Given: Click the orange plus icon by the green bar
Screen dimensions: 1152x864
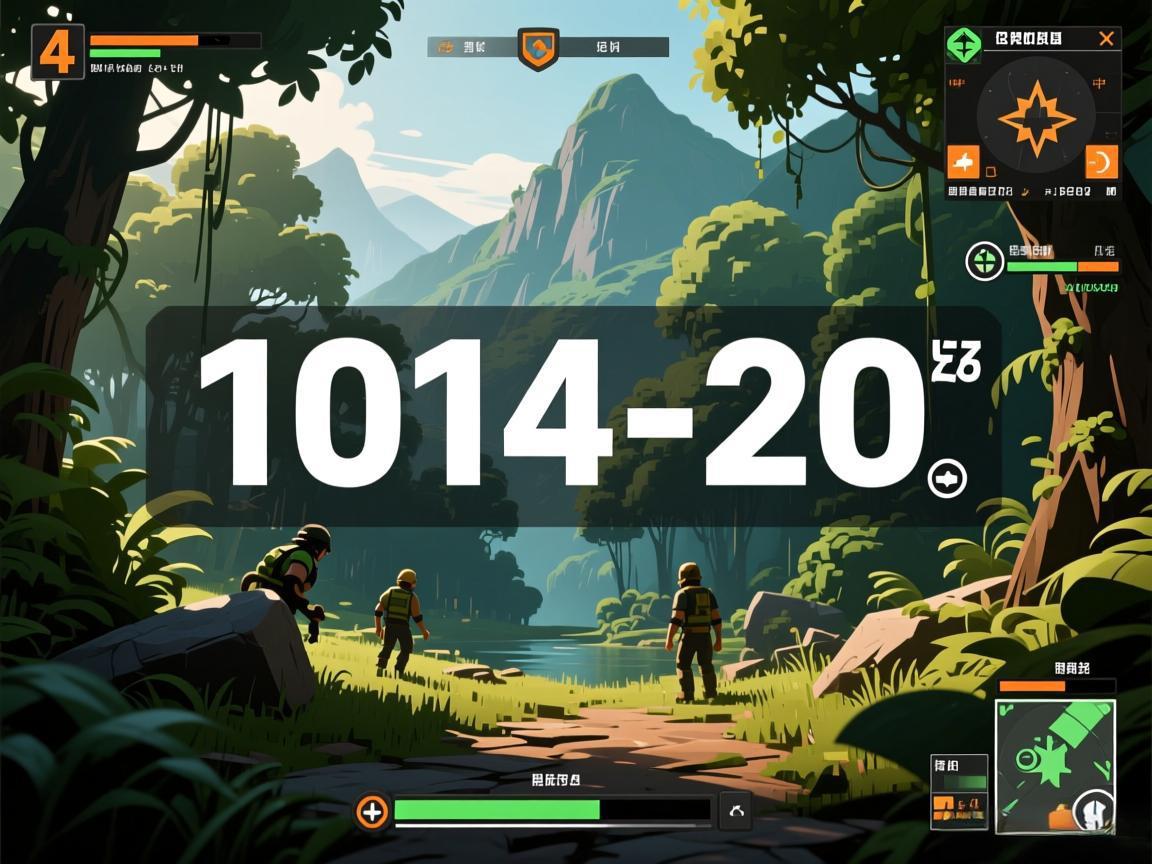Looking at the screenshot, I should tap(372, 811).
